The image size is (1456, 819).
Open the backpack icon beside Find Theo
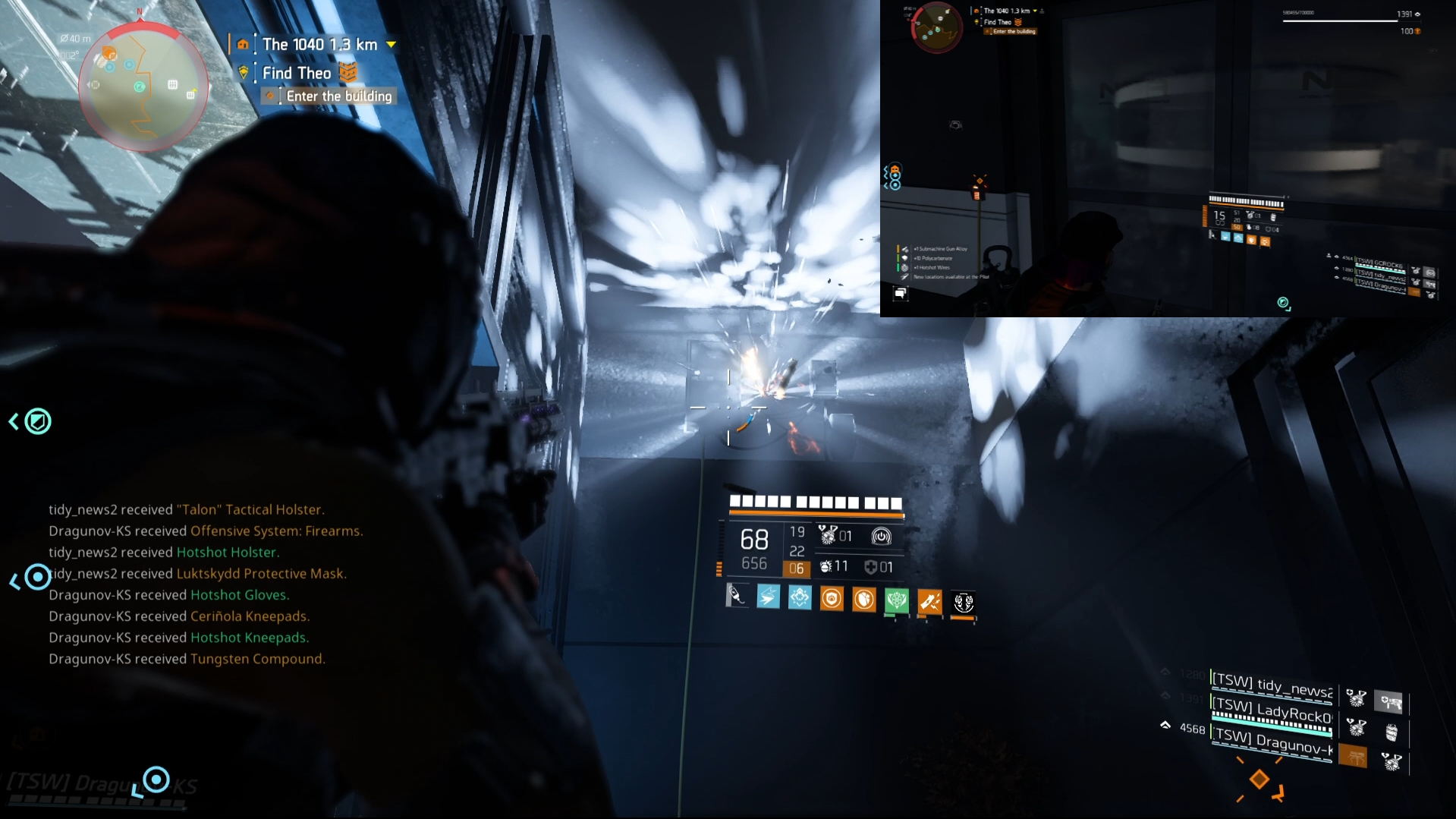point(347,73)
